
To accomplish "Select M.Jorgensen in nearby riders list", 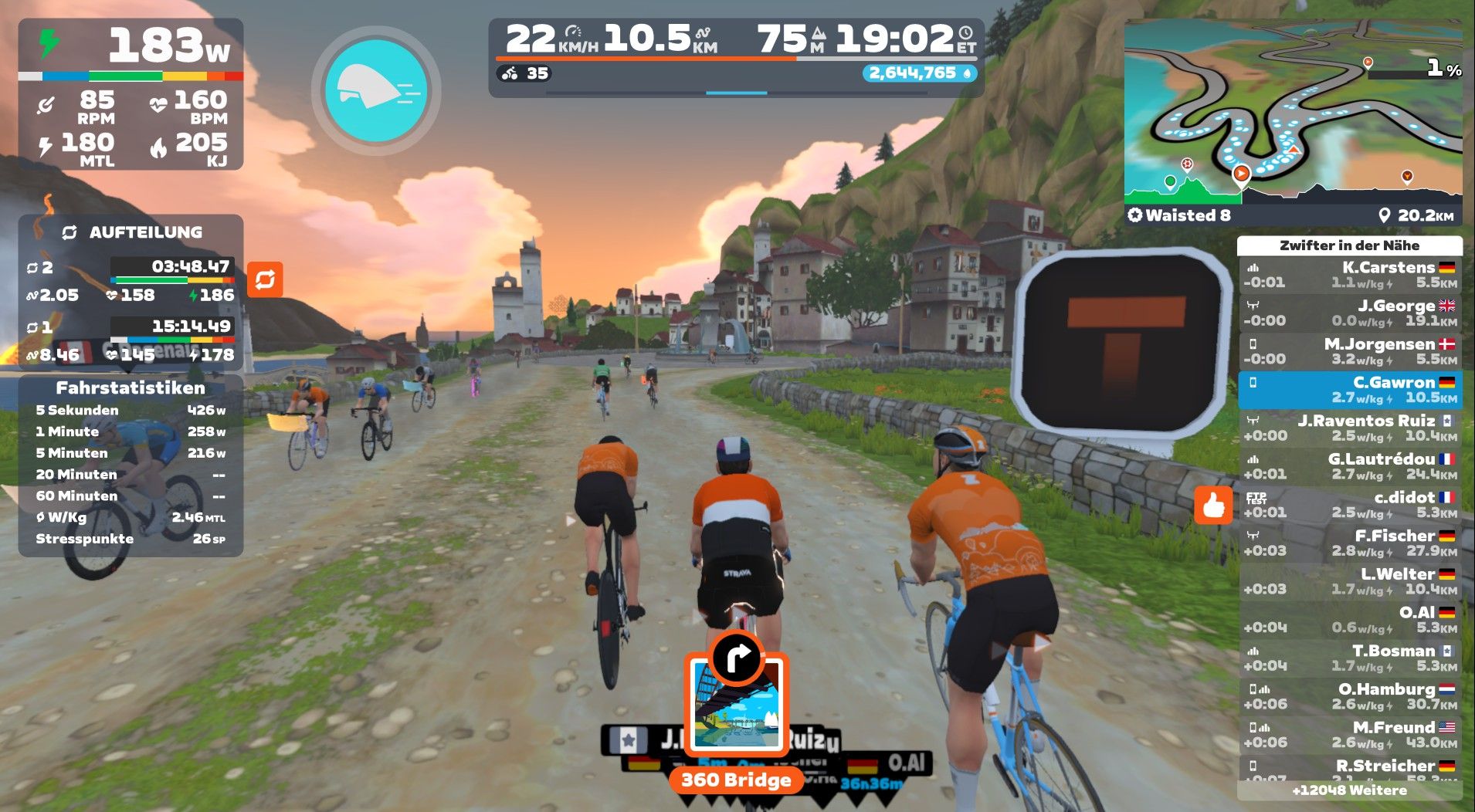I will [1349, 351].
